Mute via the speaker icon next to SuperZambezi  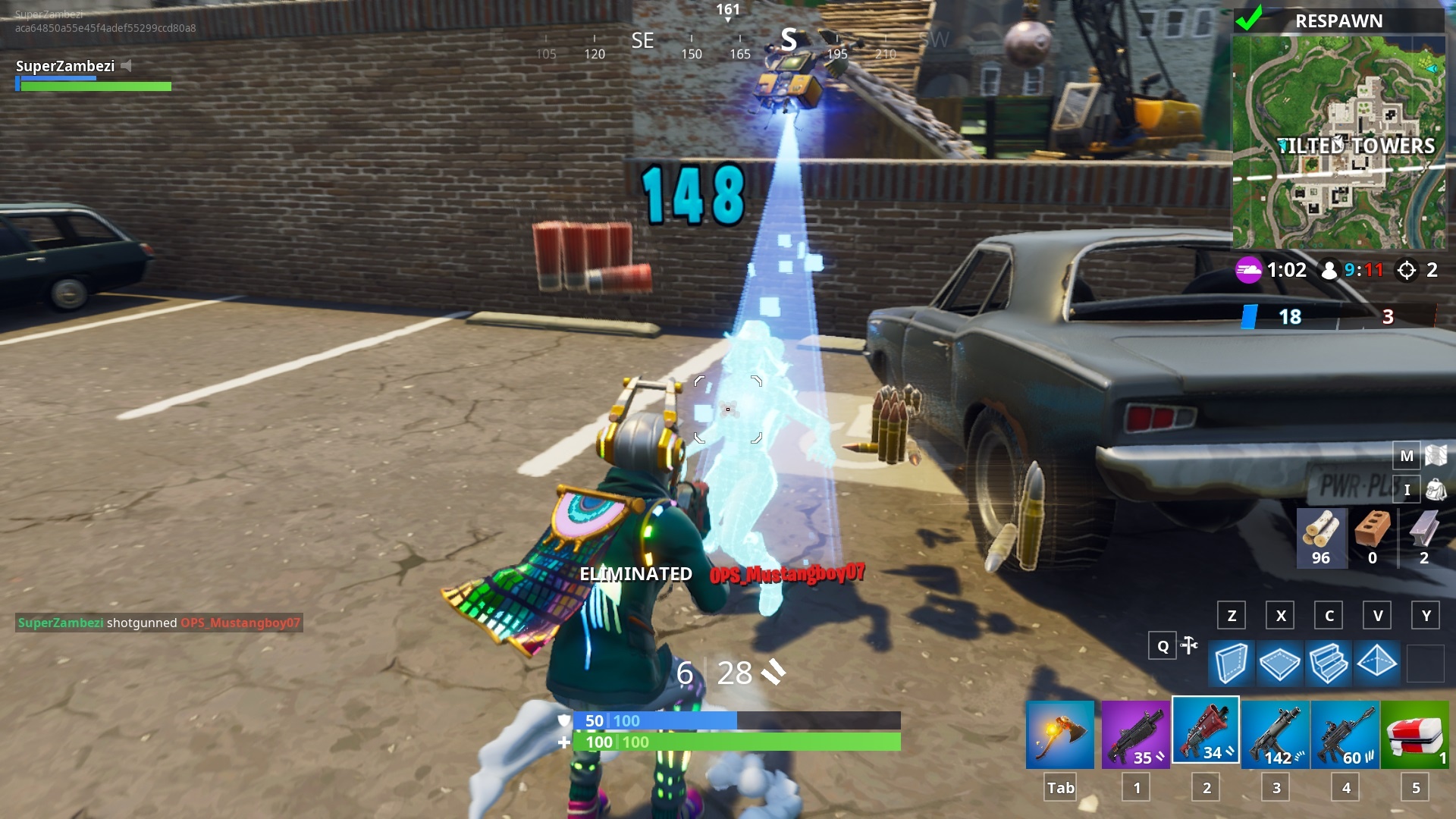pos(127,66)
